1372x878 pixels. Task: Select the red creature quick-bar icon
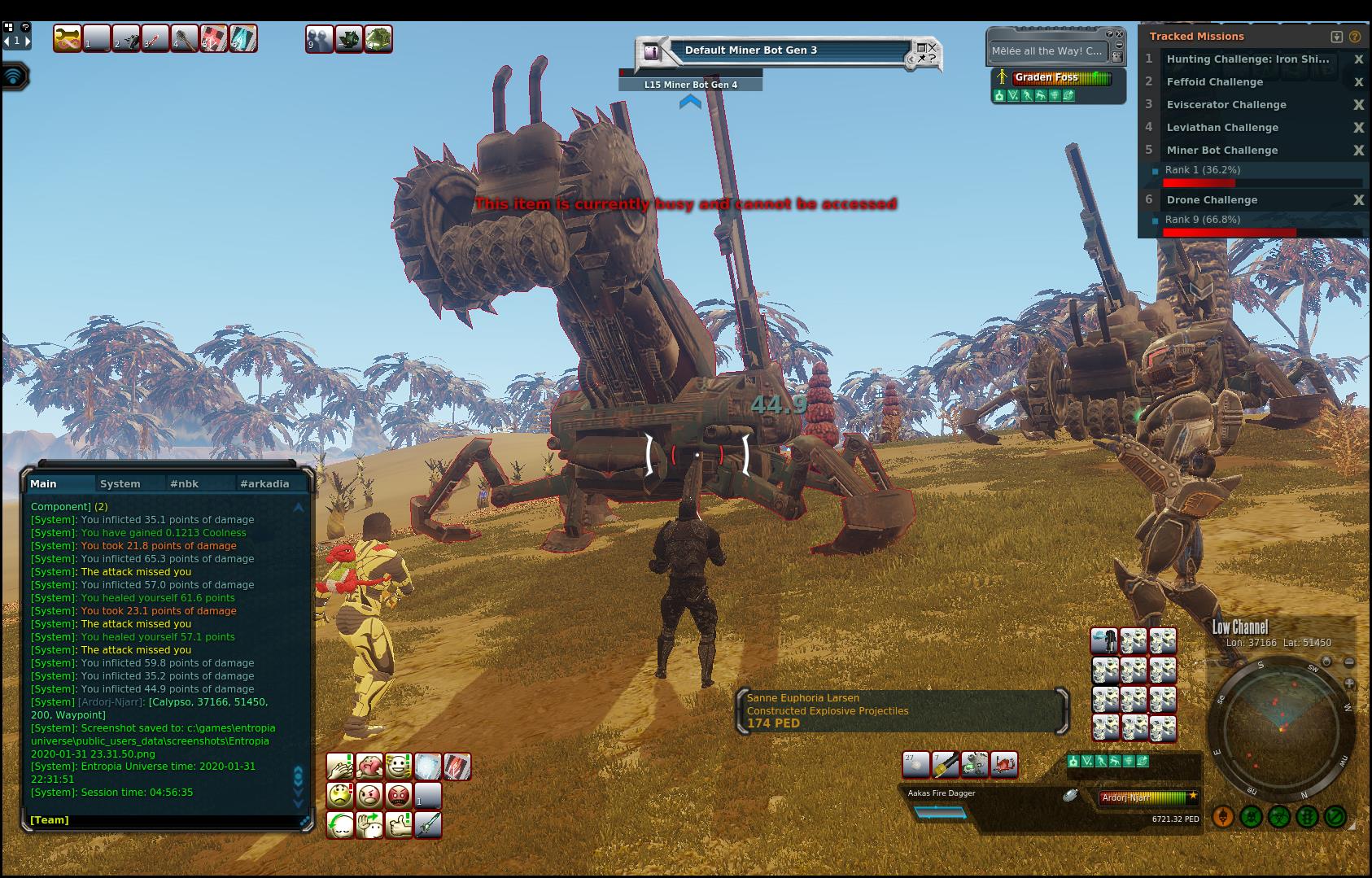(x=1004, y=764)
